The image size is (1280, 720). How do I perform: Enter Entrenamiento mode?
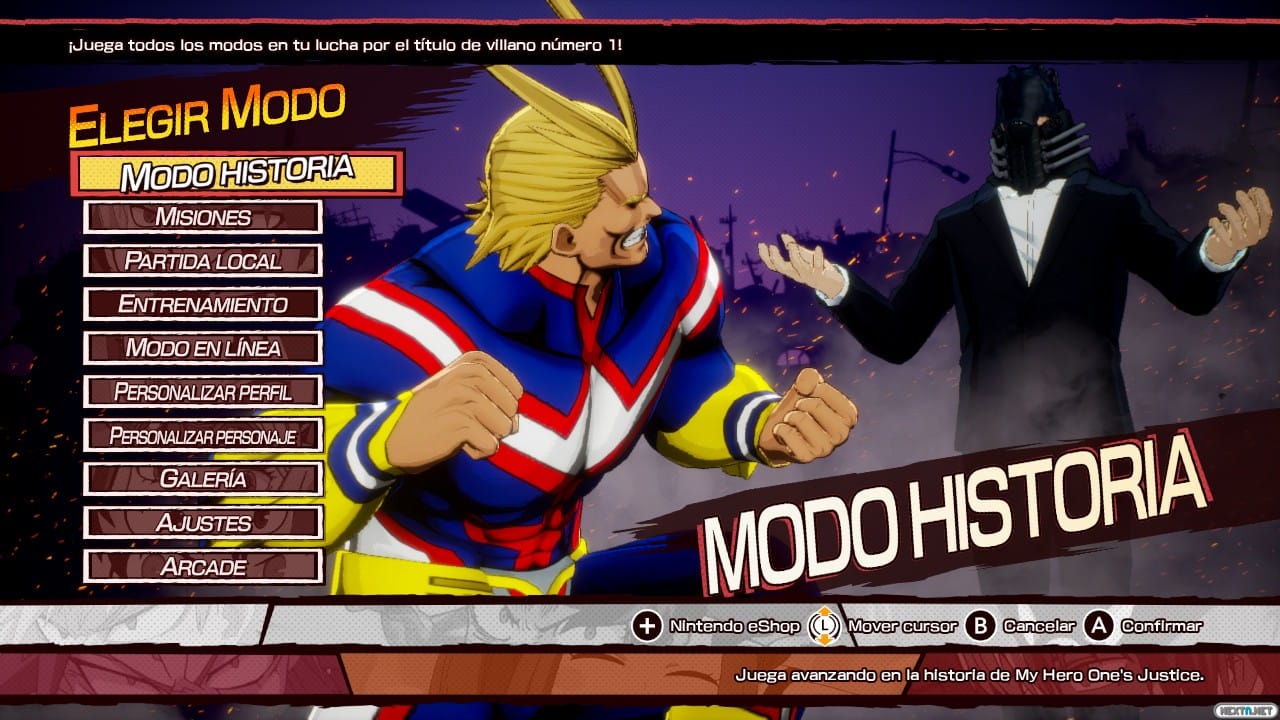pos(203,304)
